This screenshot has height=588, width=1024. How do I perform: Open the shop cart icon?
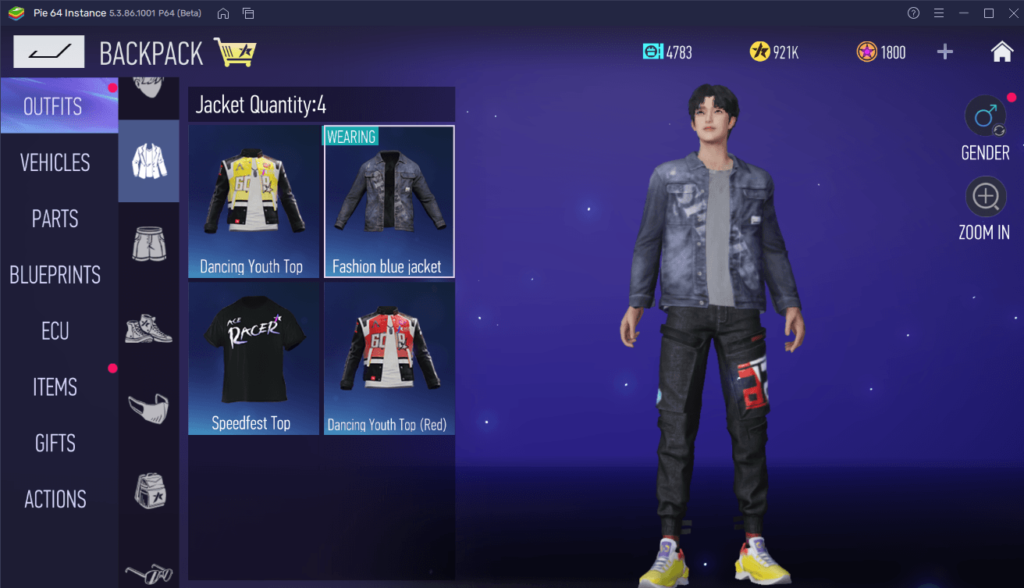click(235, 52)
